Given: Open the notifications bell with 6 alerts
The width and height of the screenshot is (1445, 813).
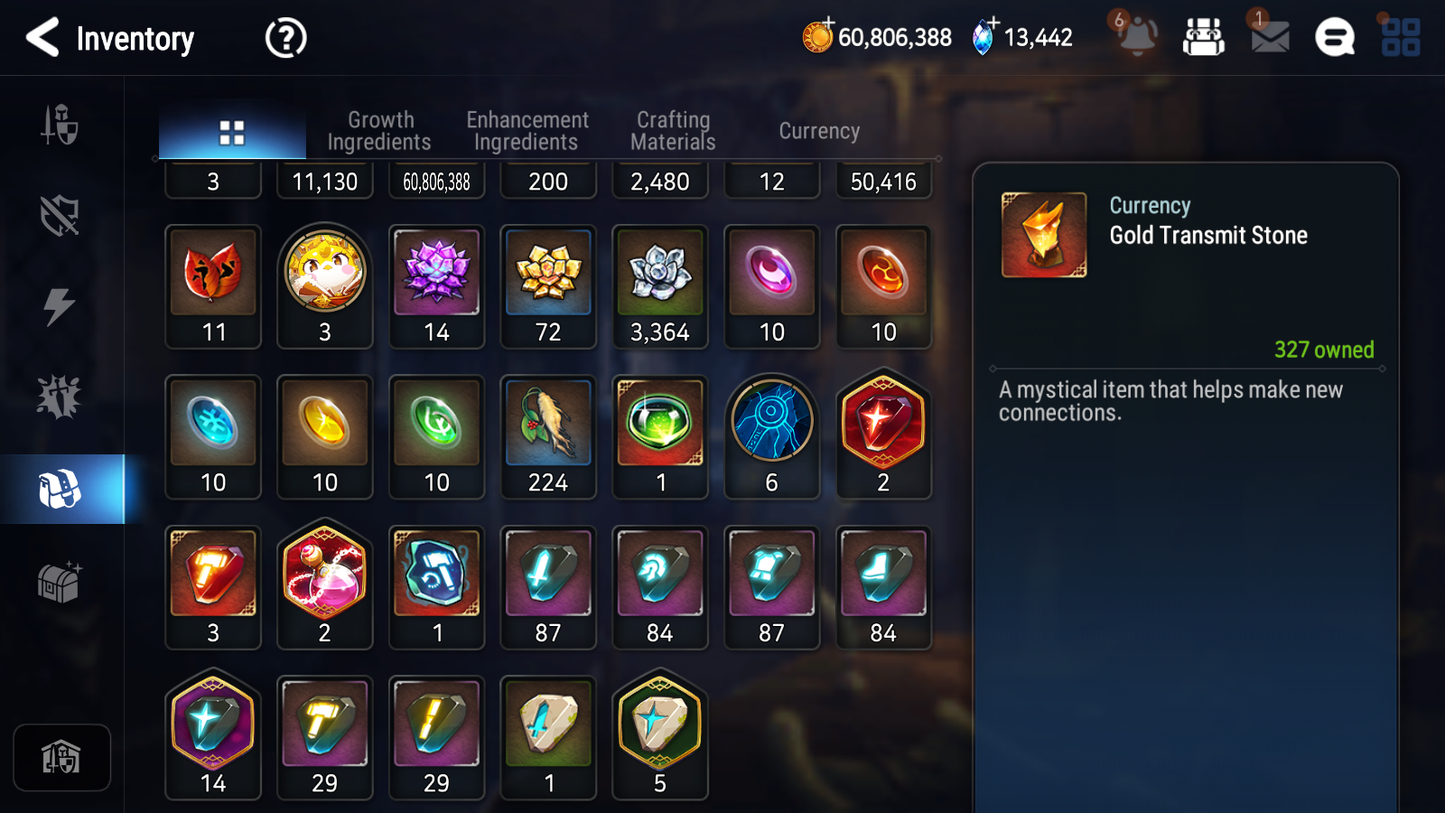Looking at the screenshot, I should click(x=1135, y=37).
